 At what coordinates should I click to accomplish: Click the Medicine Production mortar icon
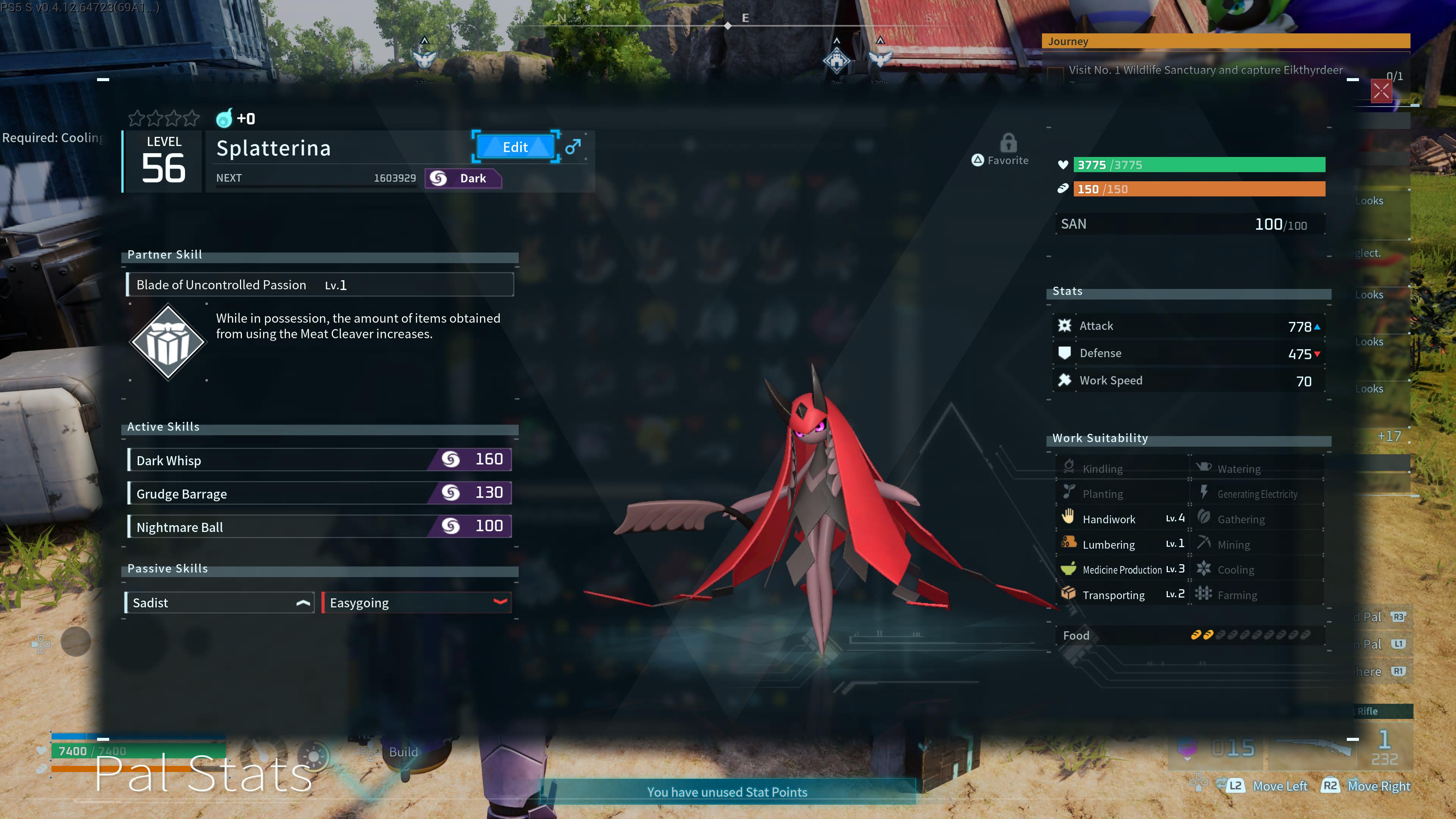[1068, 569]
